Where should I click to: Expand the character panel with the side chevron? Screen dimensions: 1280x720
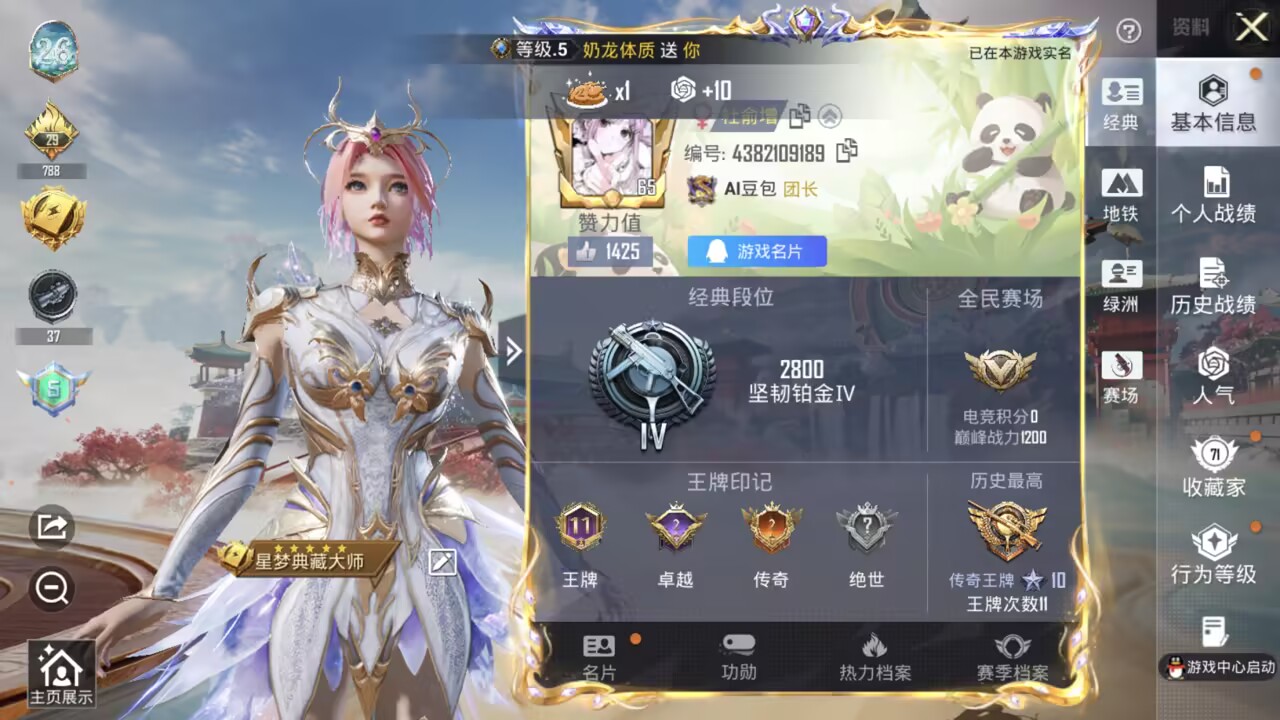tap(513, 352)
